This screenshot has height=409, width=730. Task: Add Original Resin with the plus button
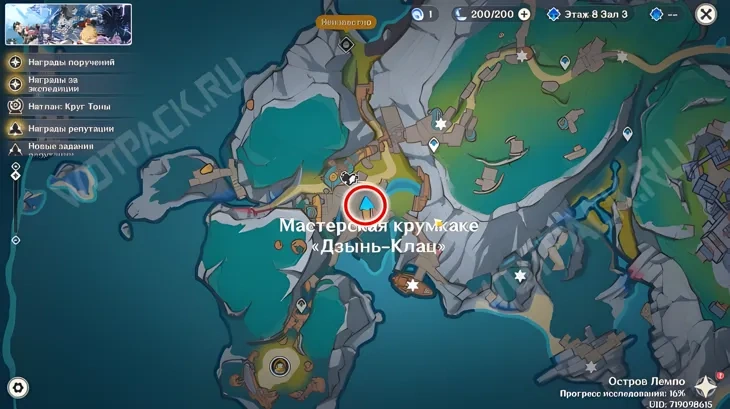[x=524, y=15]
